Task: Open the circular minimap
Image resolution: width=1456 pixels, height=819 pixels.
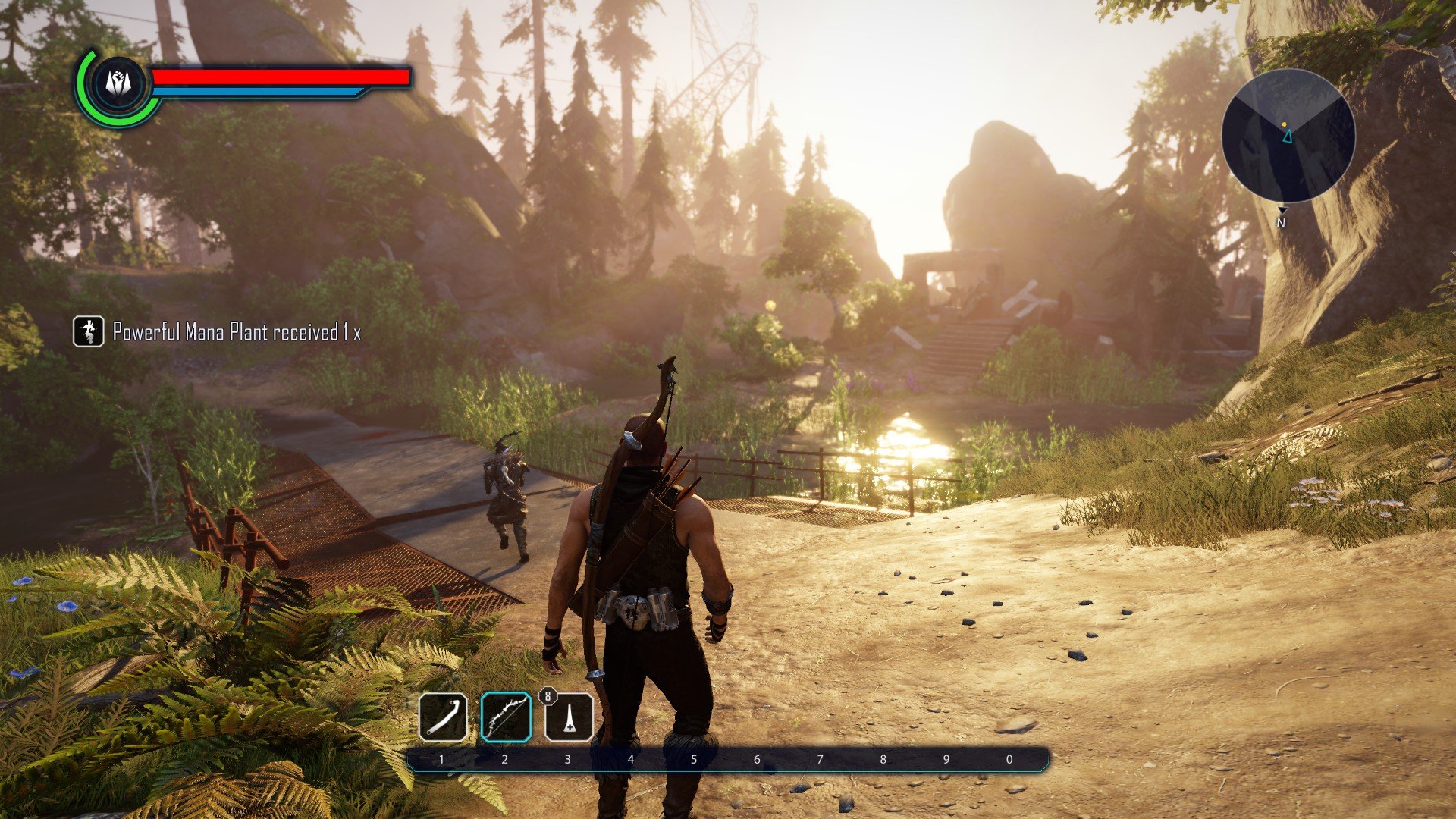Action: [x=1288, y=136]
